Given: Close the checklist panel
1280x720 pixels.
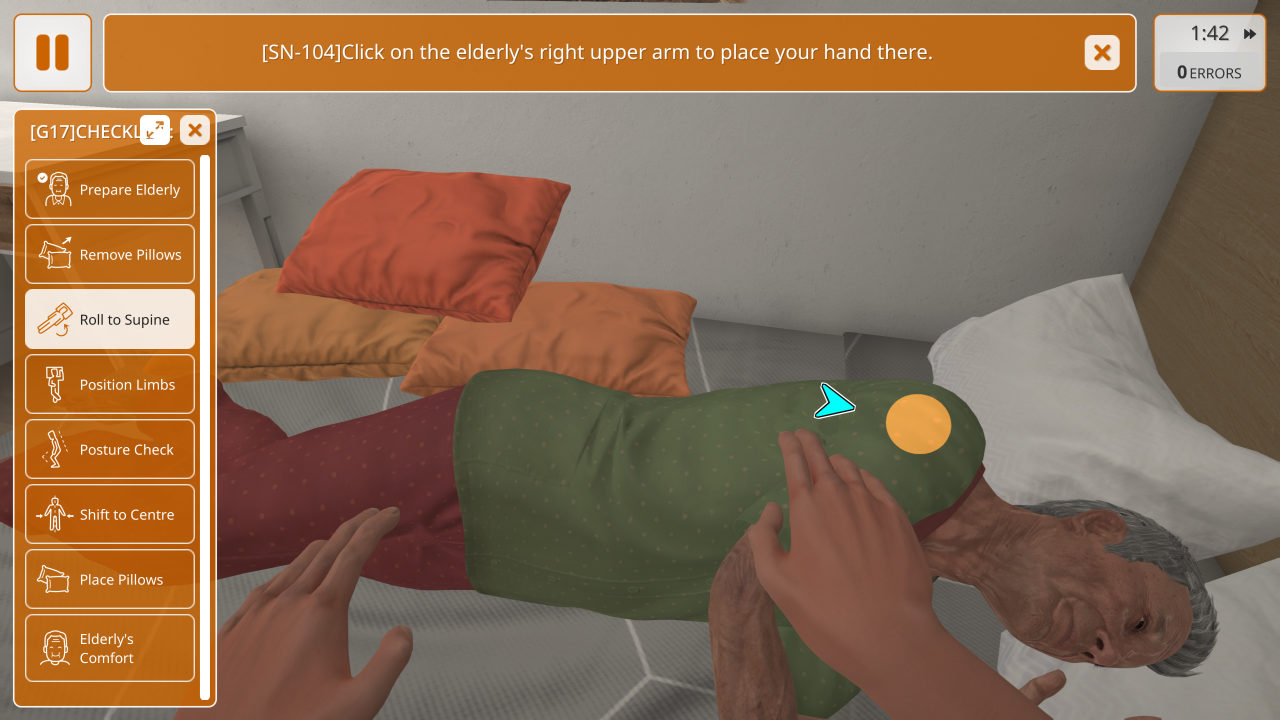Looking at the screenshot, I should pyautogui.click(x=195, y=130).
